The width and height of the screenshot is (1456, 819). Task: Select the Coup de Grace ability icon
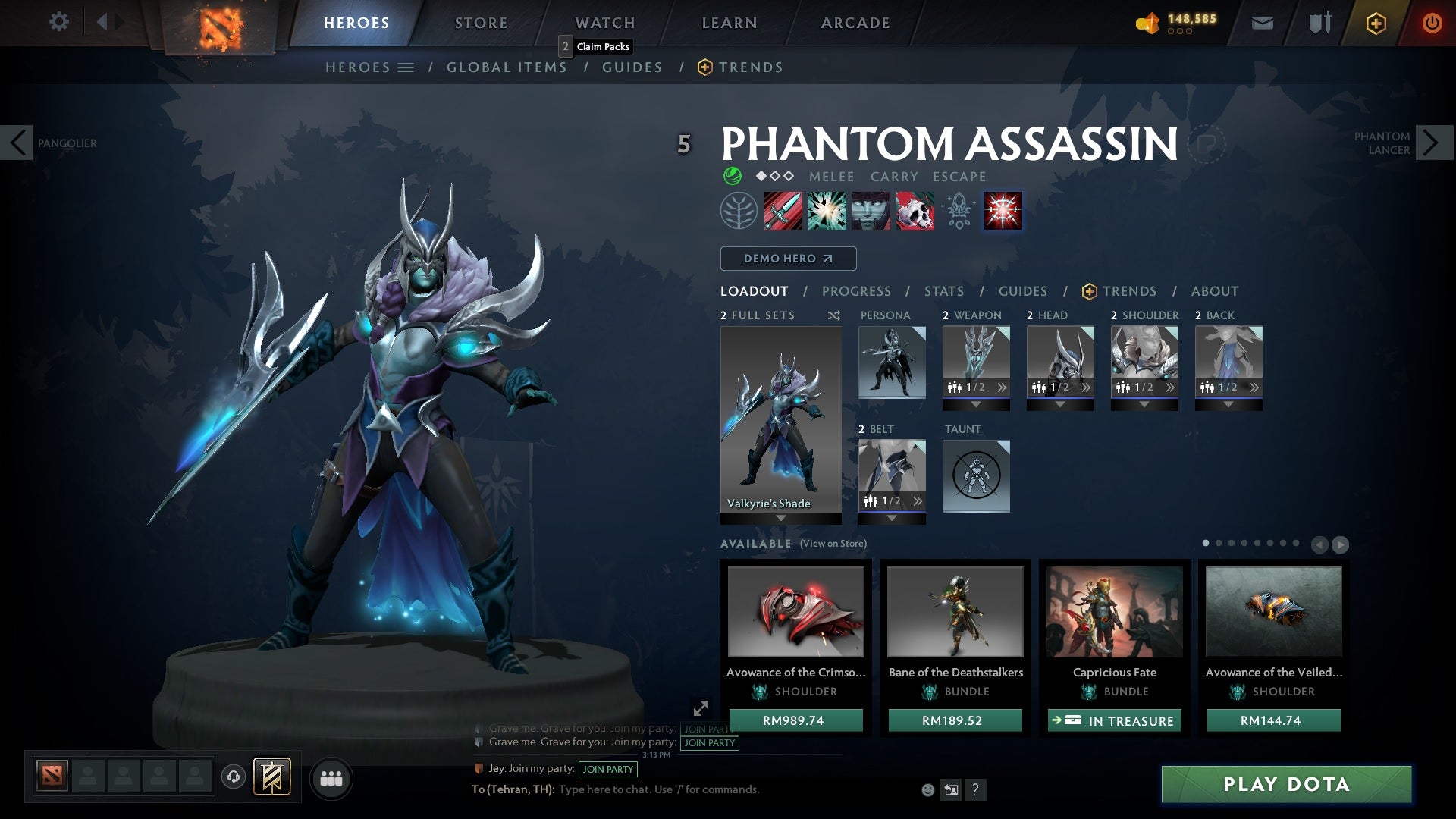pos(1003,211)
